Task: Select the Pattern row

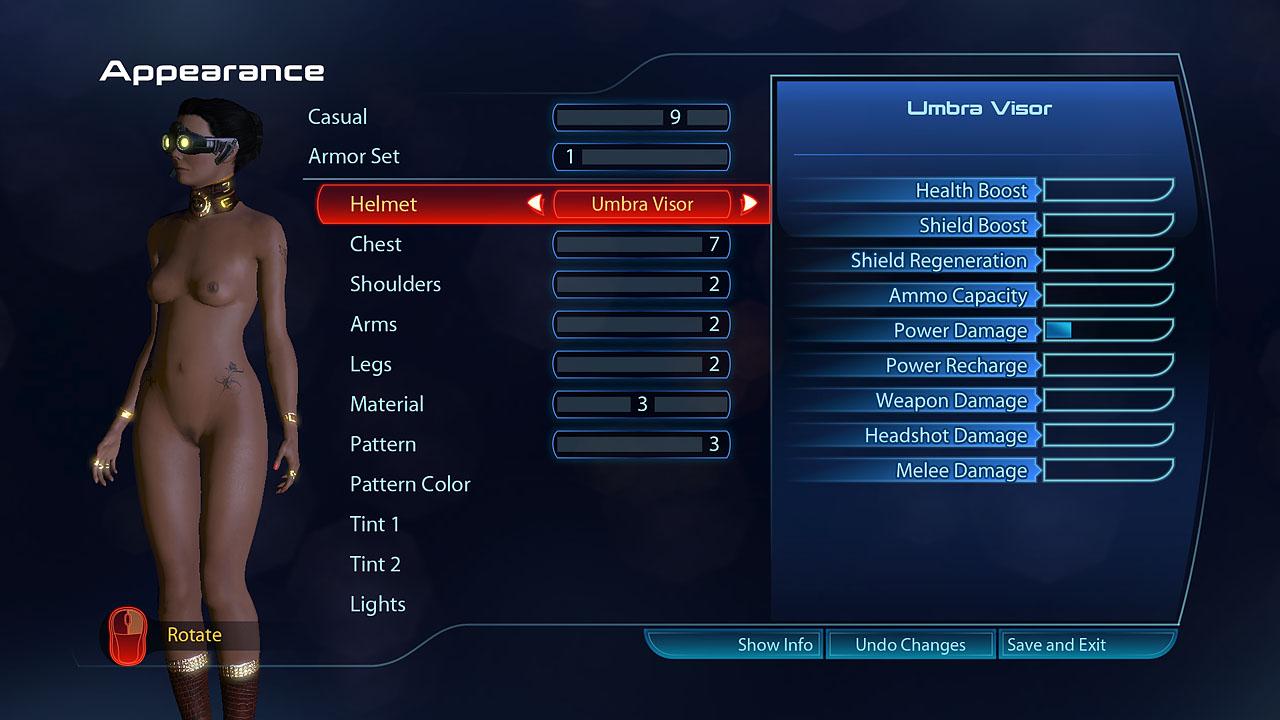Action: coord(383,444)
